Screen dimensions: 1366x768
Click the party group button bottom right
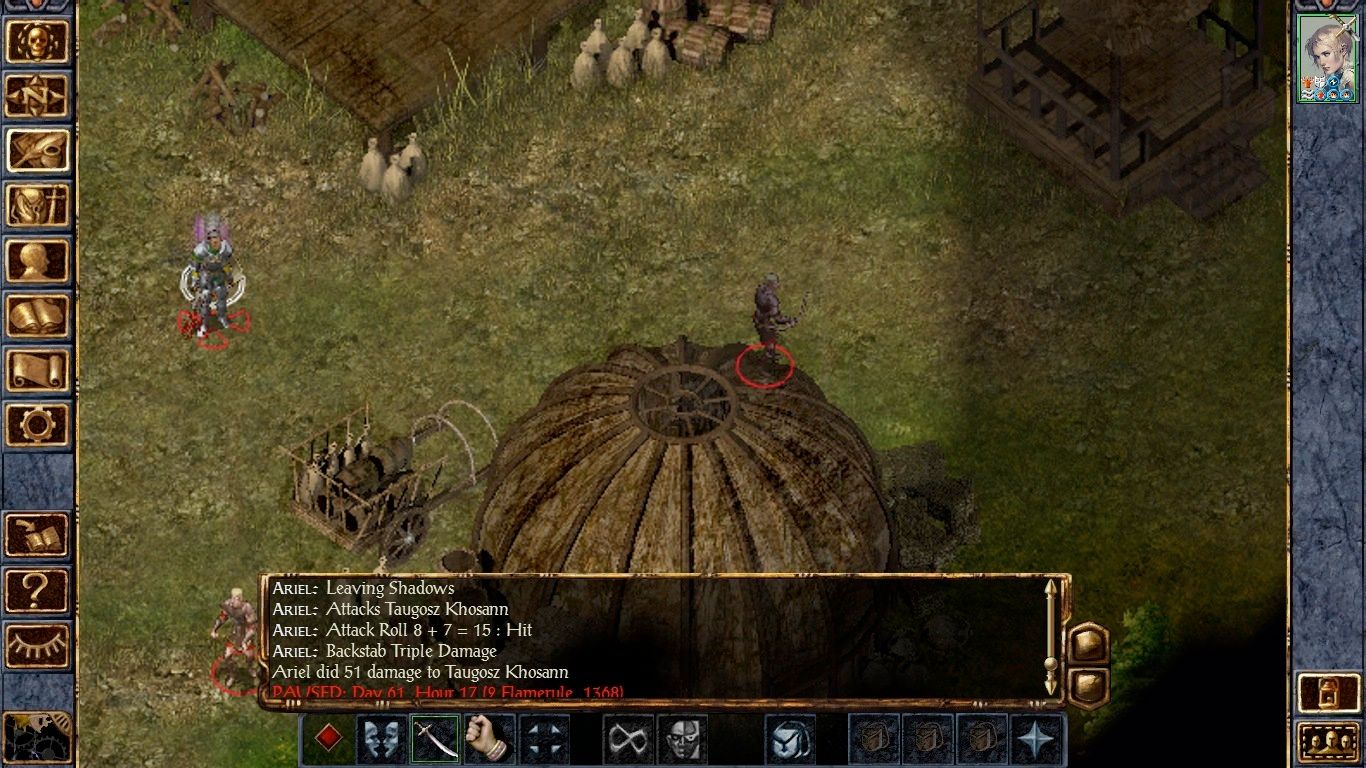pyautogui.click(x=1330, y=740)
